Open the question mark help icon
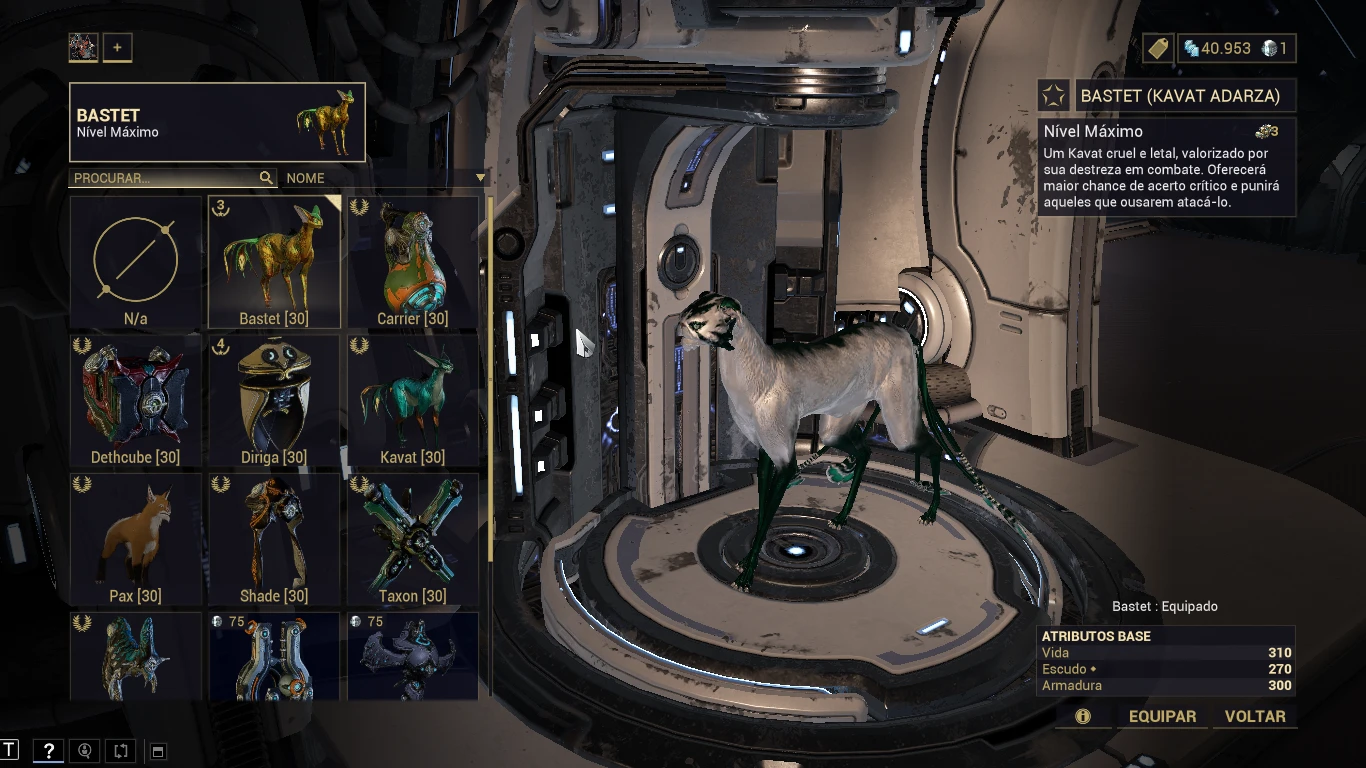 48,751
